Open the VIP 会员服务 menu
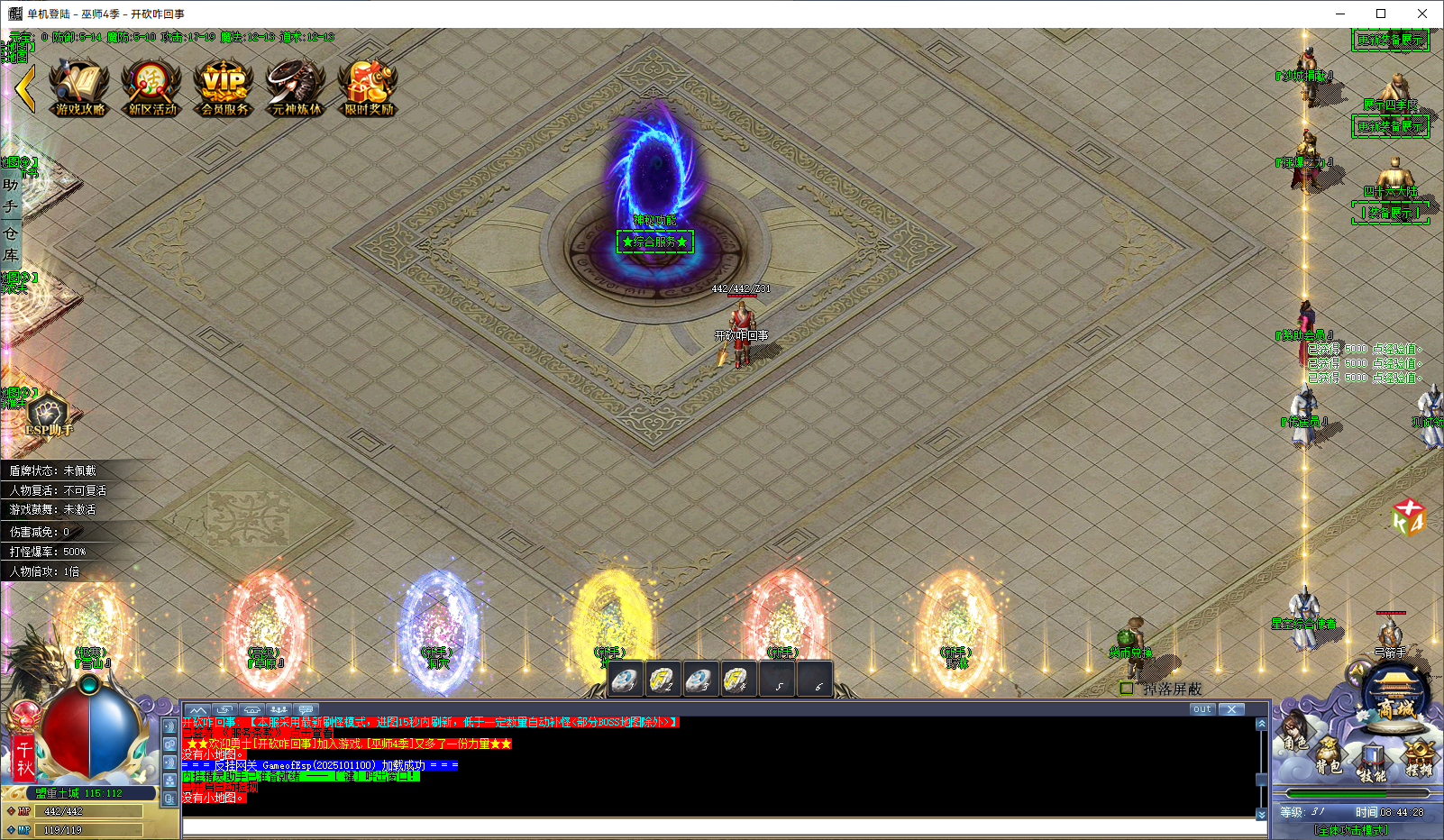Viewport: 1444px width, 840px height. tap(224, 87)
